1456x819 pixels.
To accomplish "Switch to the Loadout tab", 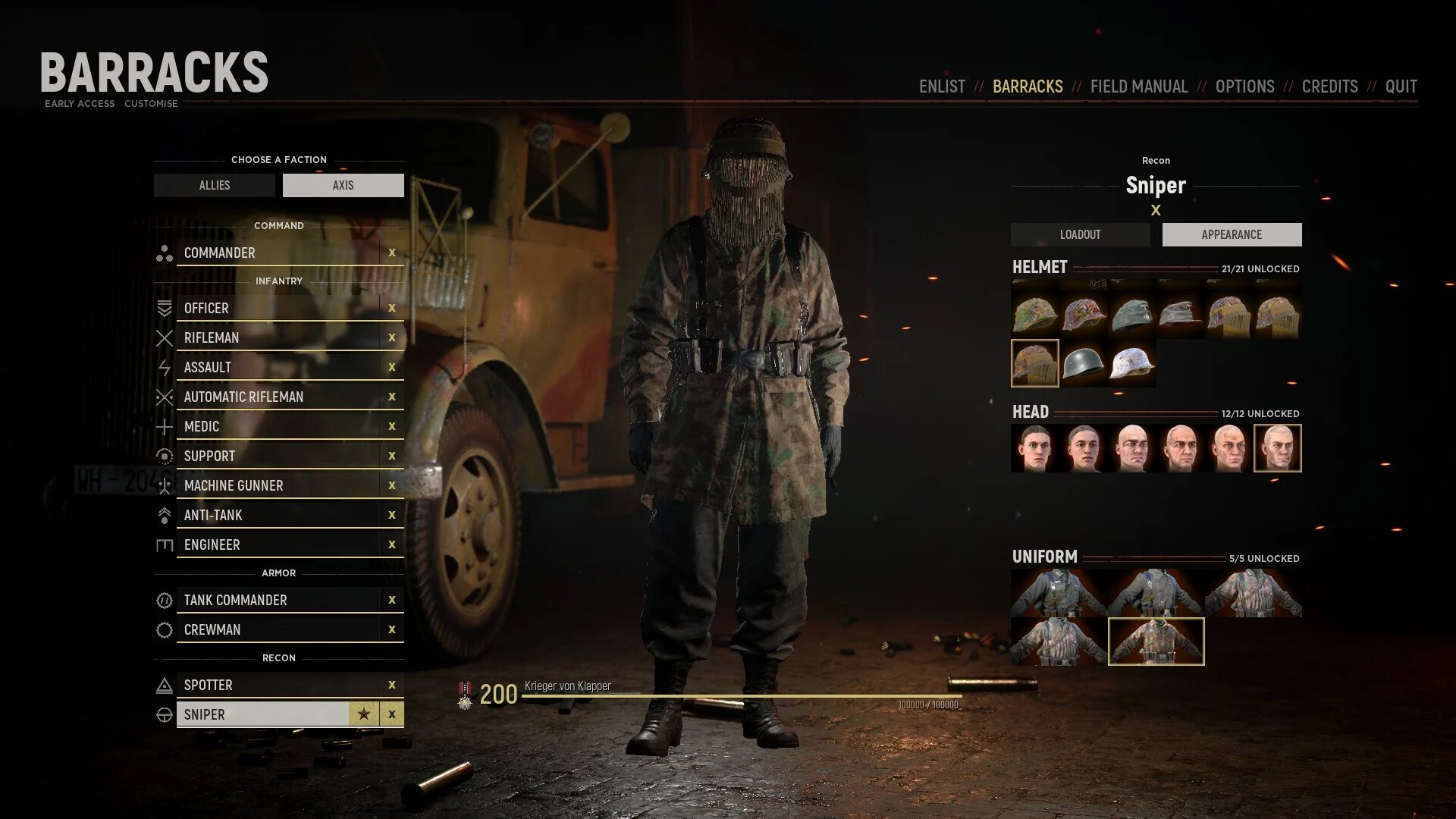I will (1080, 234).
